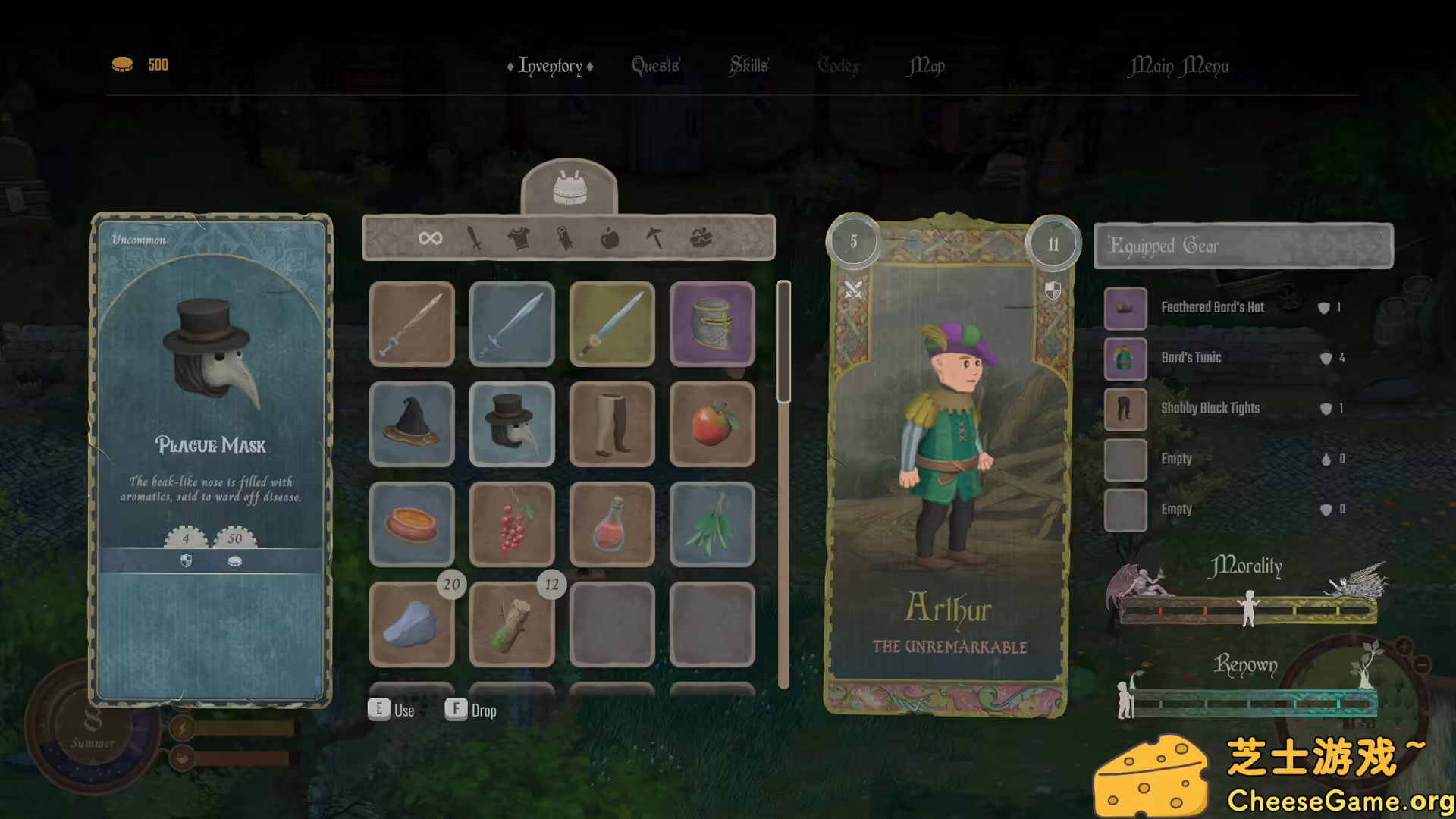Click the crossed swords attack stat badge
The height and width of the screenshot is (819, 1456).
coord(852,288)
